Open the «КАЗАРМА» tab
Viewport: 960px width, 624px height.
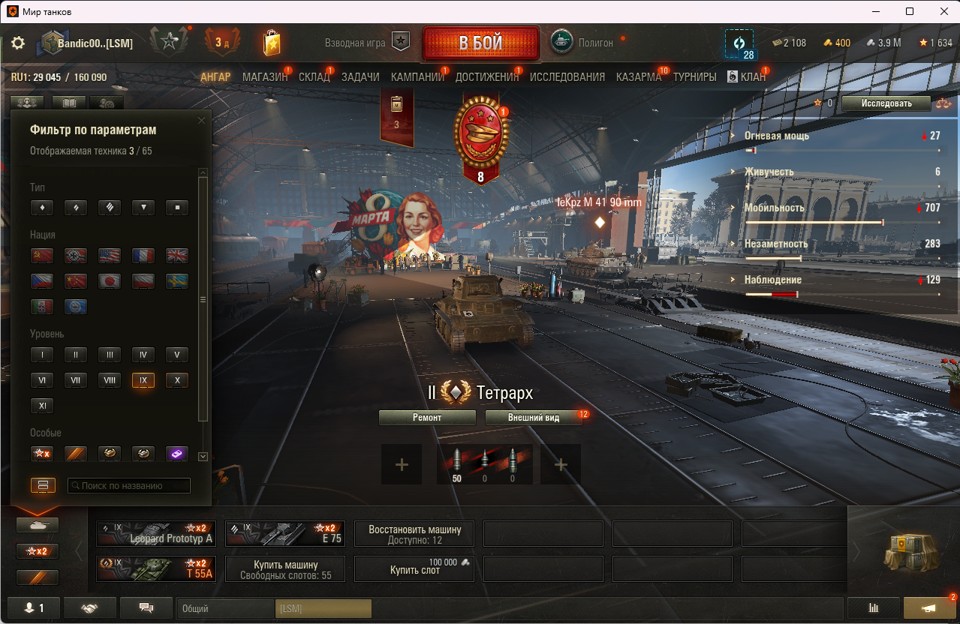(x=638, y=77)
